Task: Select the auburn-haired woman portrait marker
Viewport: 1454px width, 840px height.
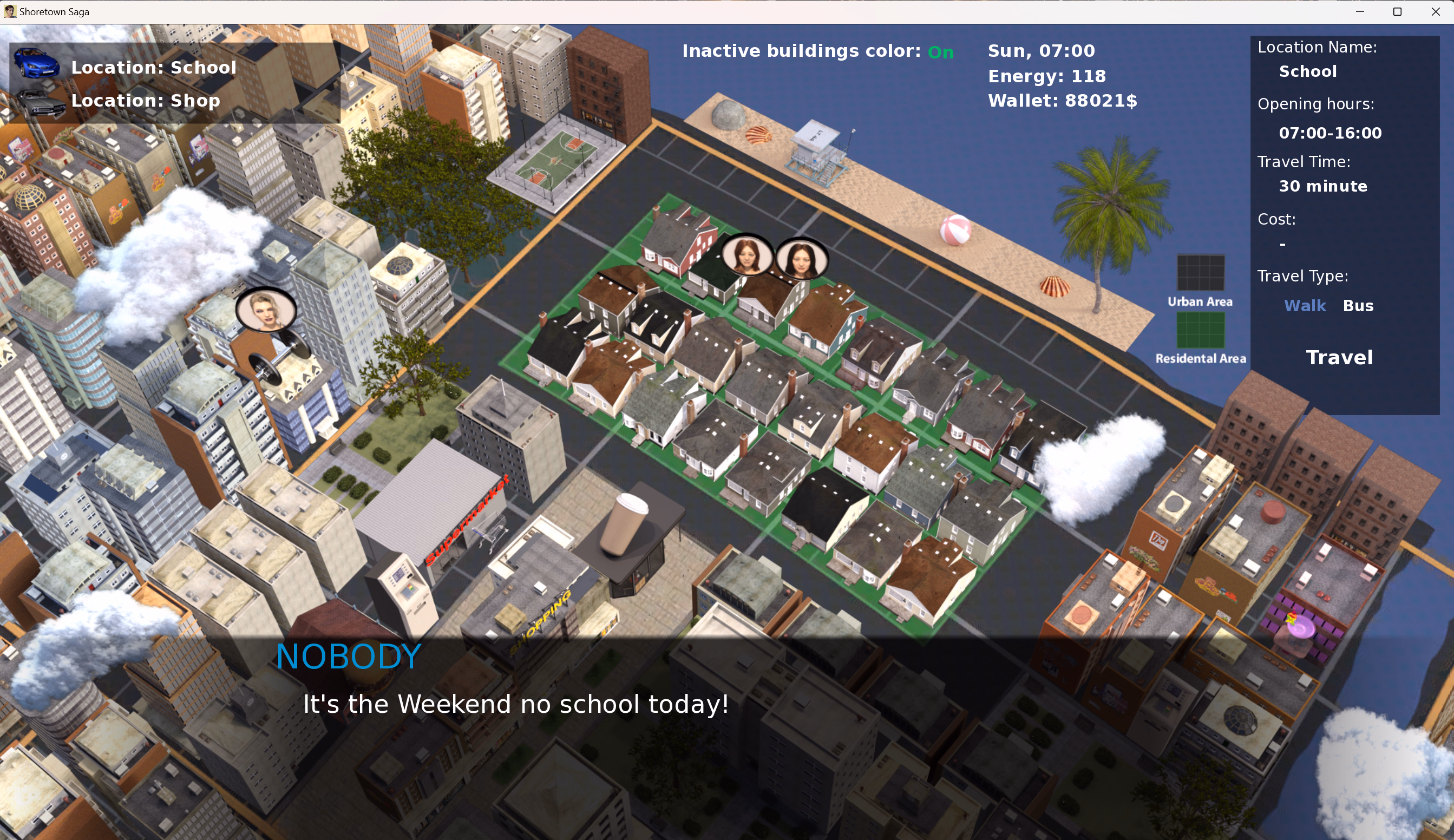Action: pyautogui.click(x=746, y=255)
